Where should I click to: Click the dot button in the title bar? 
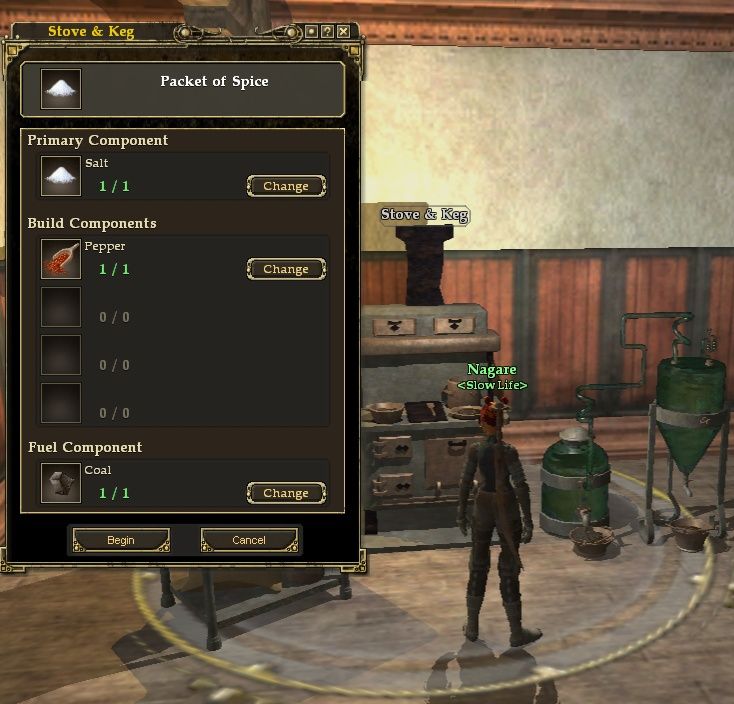point(311,32)
